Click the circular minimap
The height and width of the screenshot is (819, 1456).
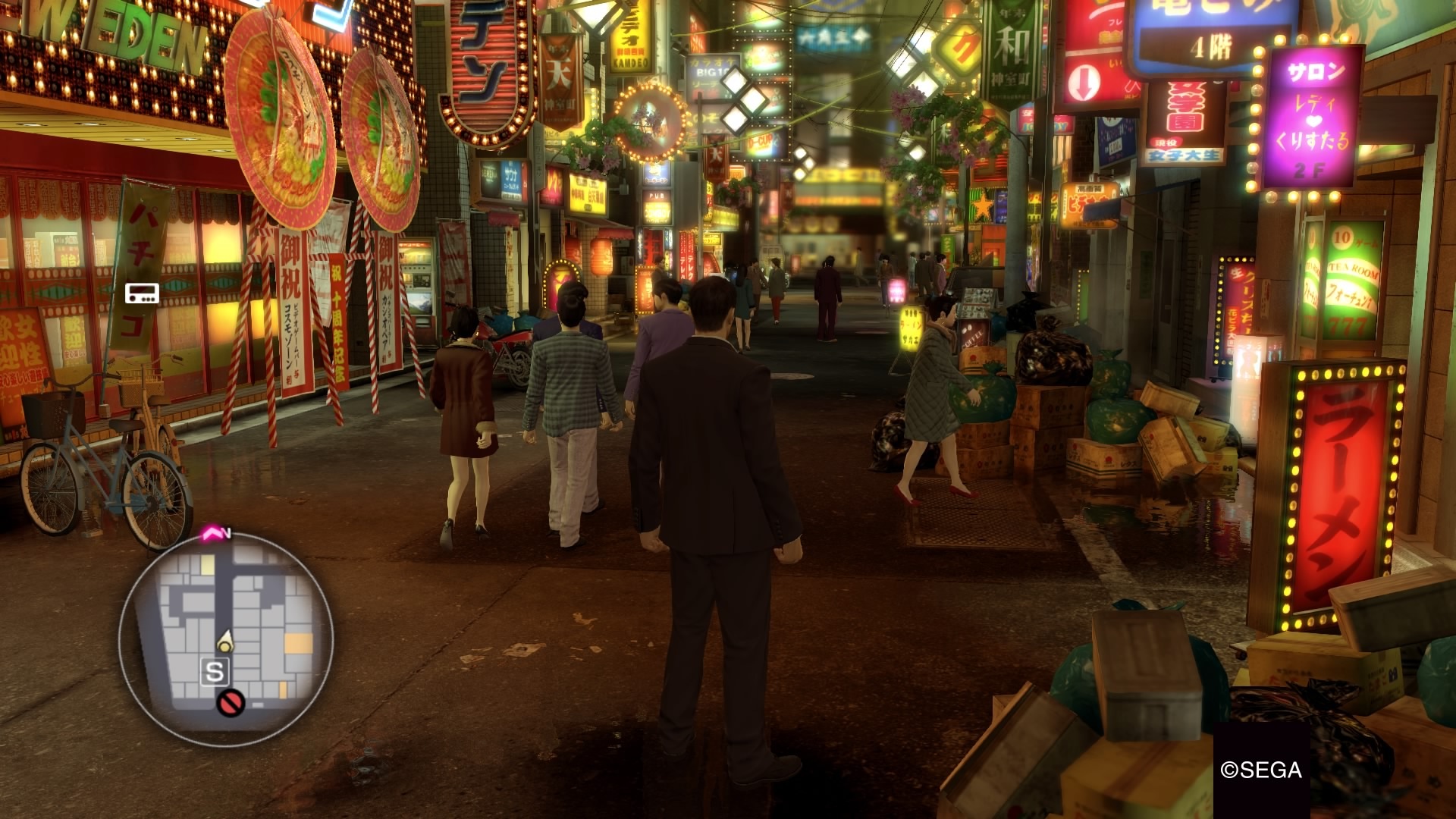[227, 639]
